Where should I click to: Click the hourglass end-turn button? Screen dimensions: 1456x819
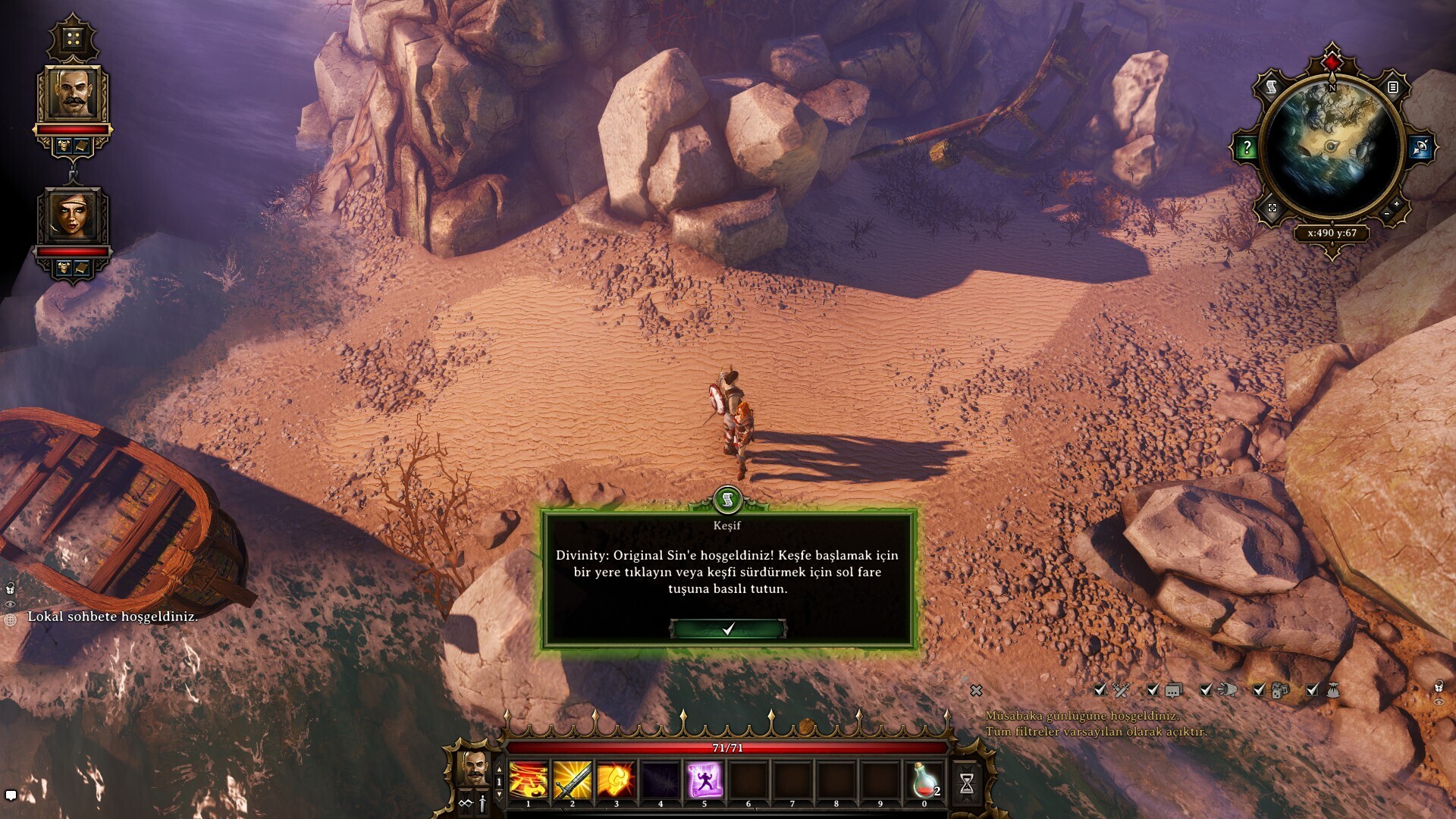click(x=966, y=783)
